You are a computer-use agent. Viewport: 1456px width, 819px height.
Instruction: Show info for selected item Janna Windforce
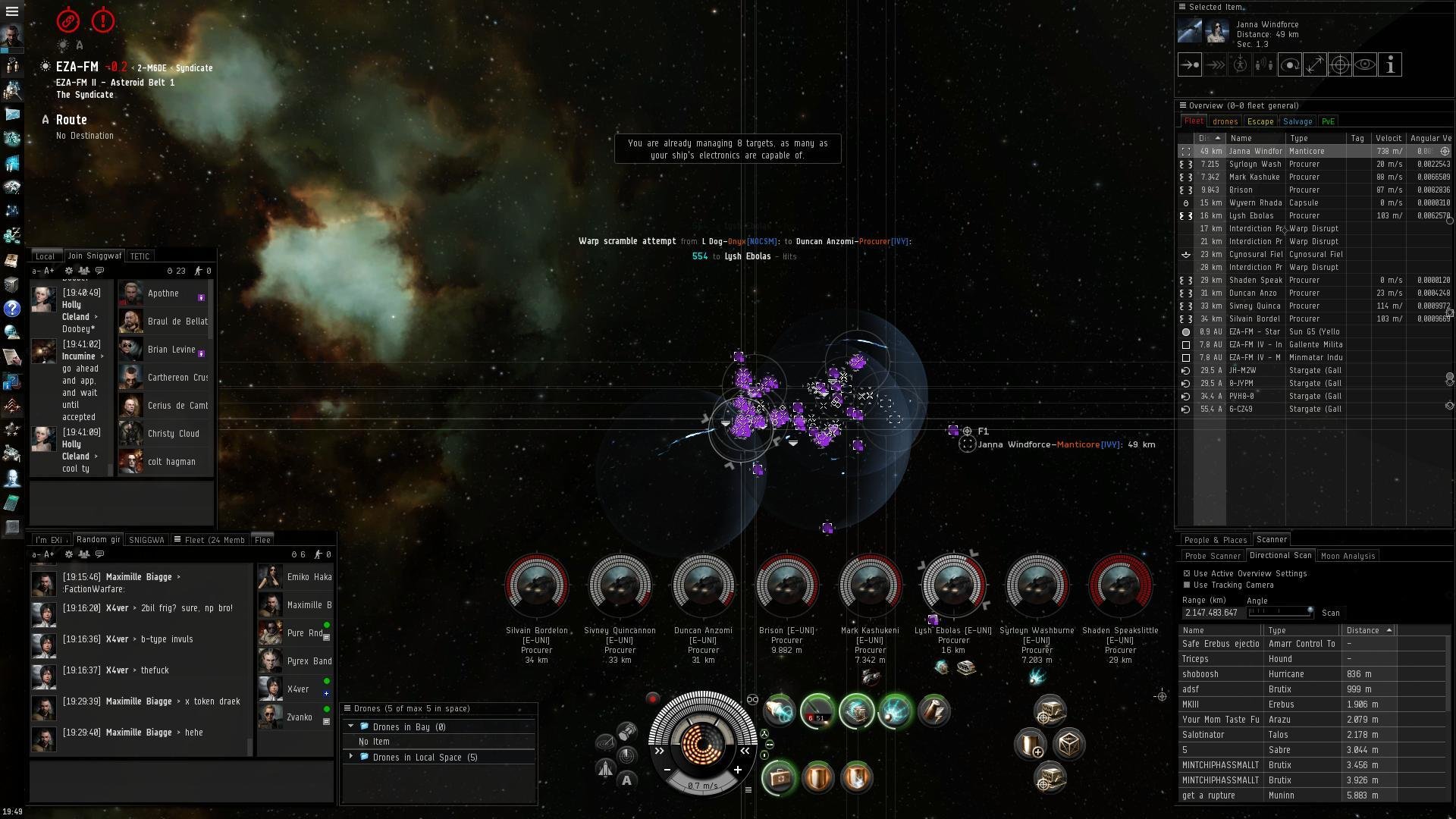pos(1390,65)
